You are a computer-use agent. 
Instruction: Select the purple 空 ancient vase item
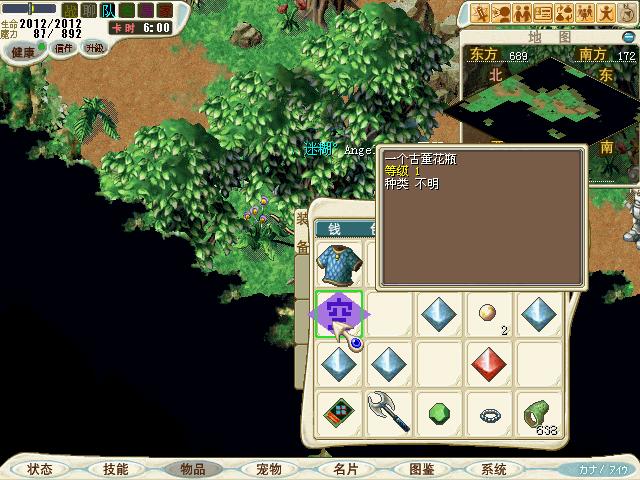(x=339, y=314)
